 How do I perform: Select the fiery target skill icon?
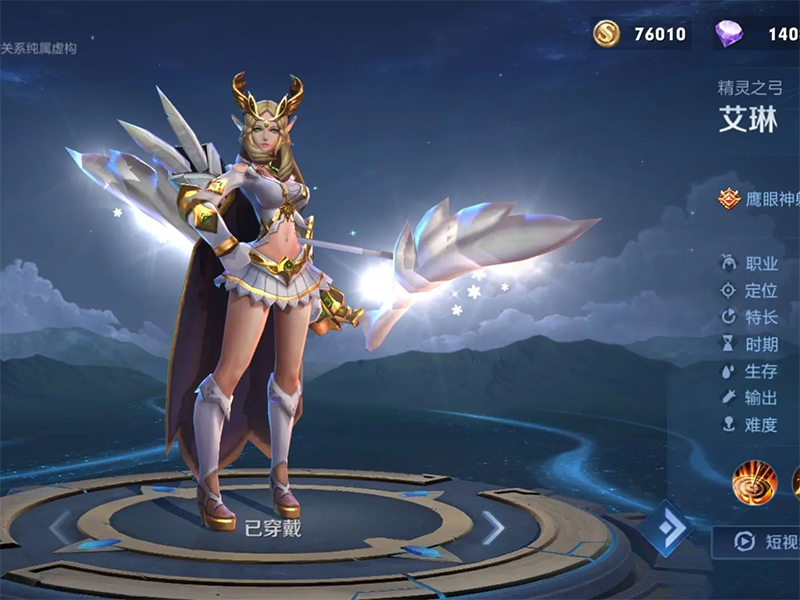[754, 482]
